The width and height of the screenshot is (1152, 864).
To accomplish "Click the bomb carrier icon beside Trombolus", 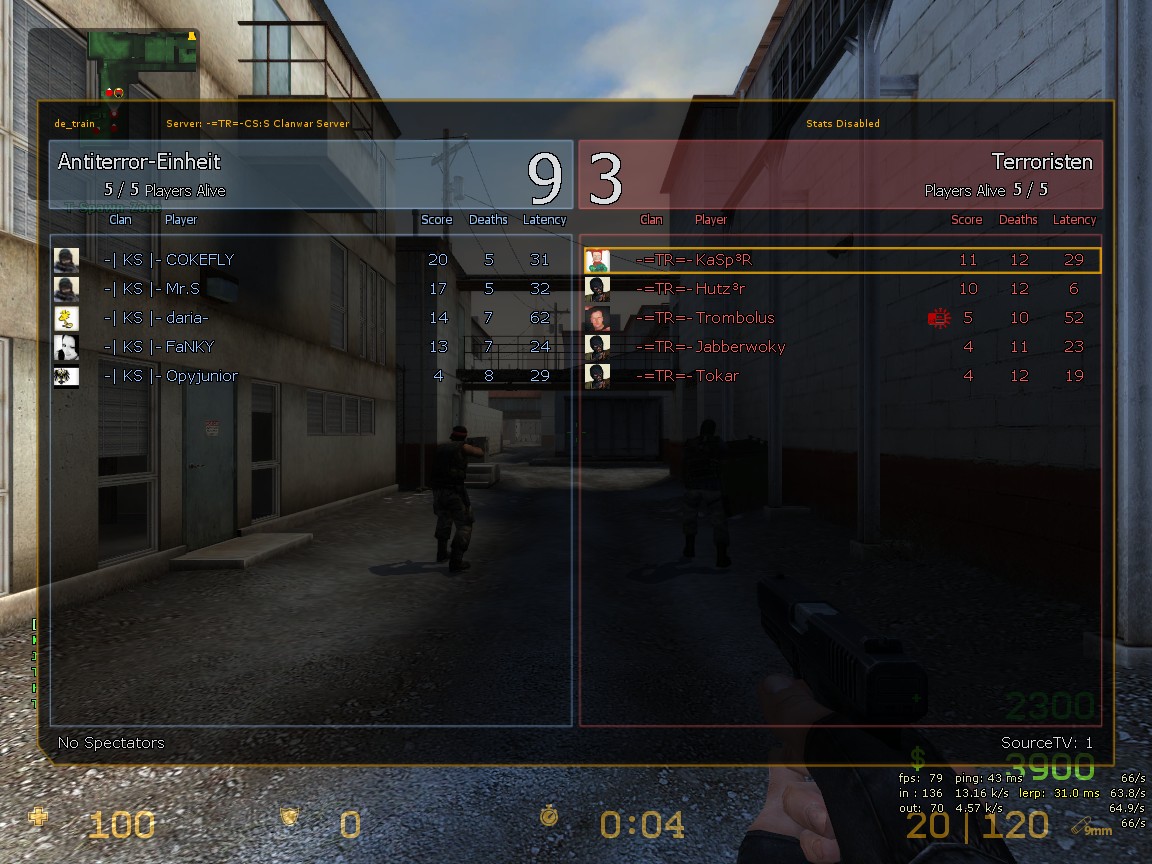I will [938, 318].
